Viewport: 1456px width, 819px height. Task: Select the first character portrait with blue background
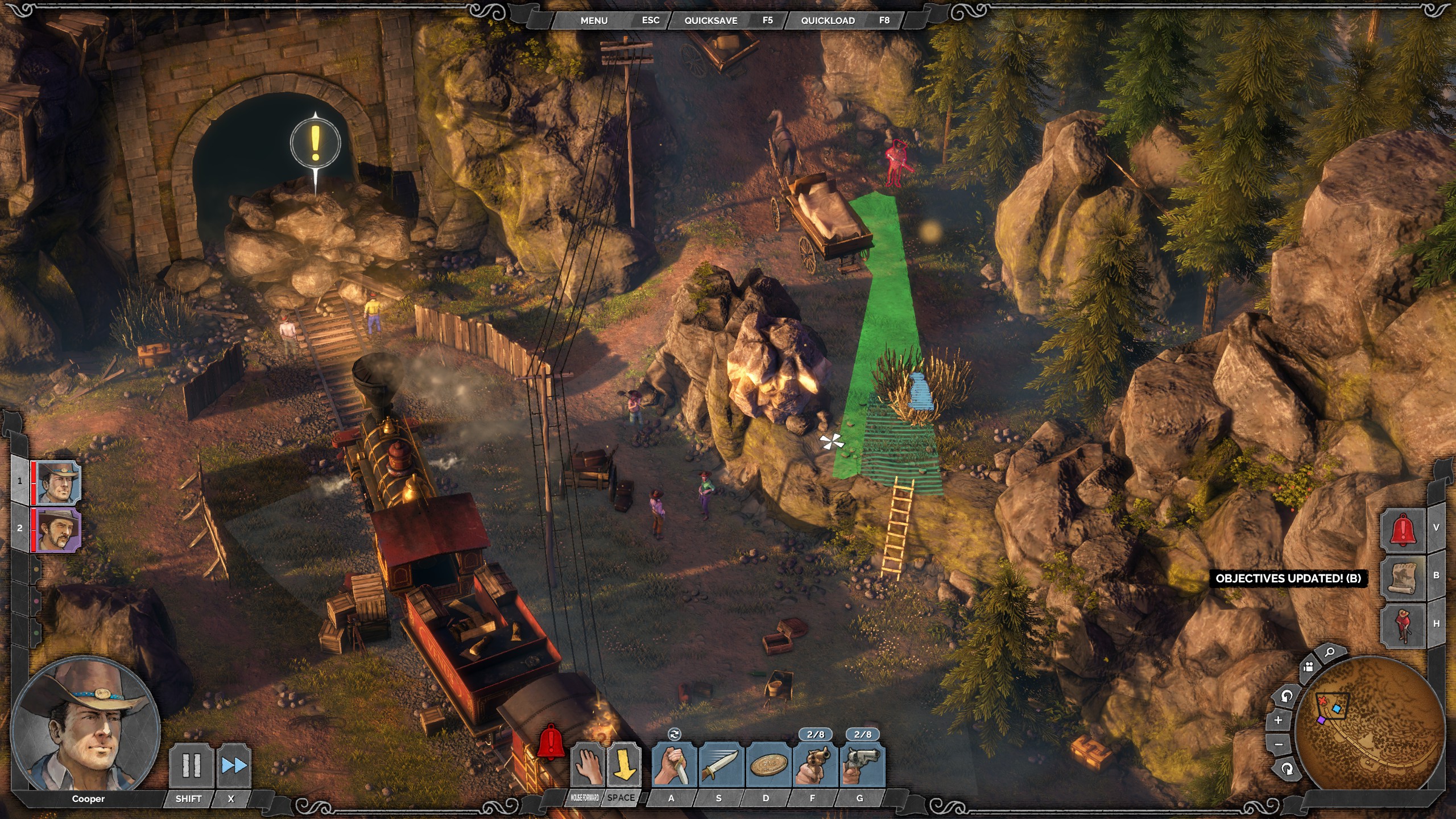pyautogui.click(x=57, y=482)
